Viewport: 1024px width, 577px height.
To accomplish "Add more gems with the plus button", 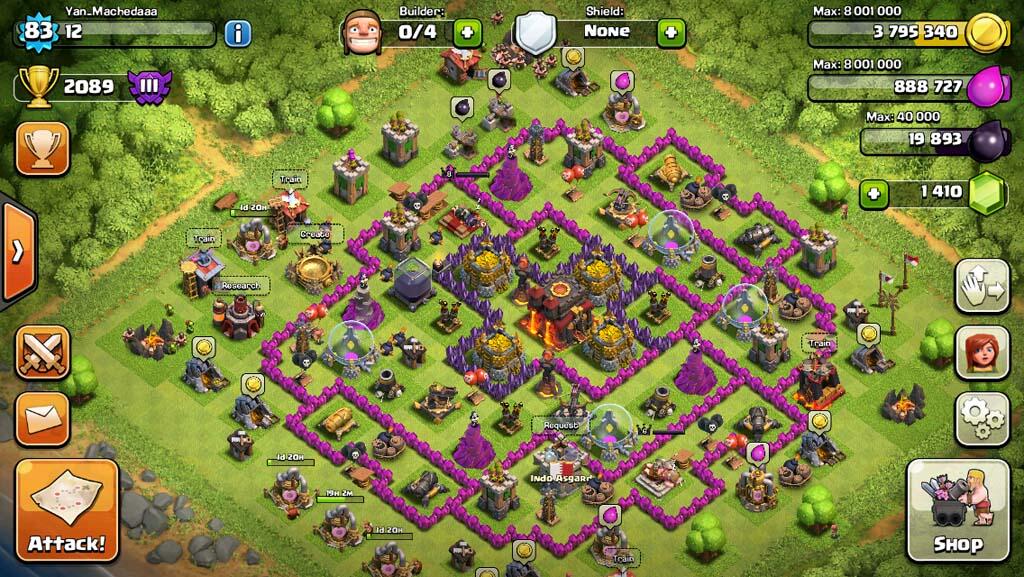I will click(874, 193).
